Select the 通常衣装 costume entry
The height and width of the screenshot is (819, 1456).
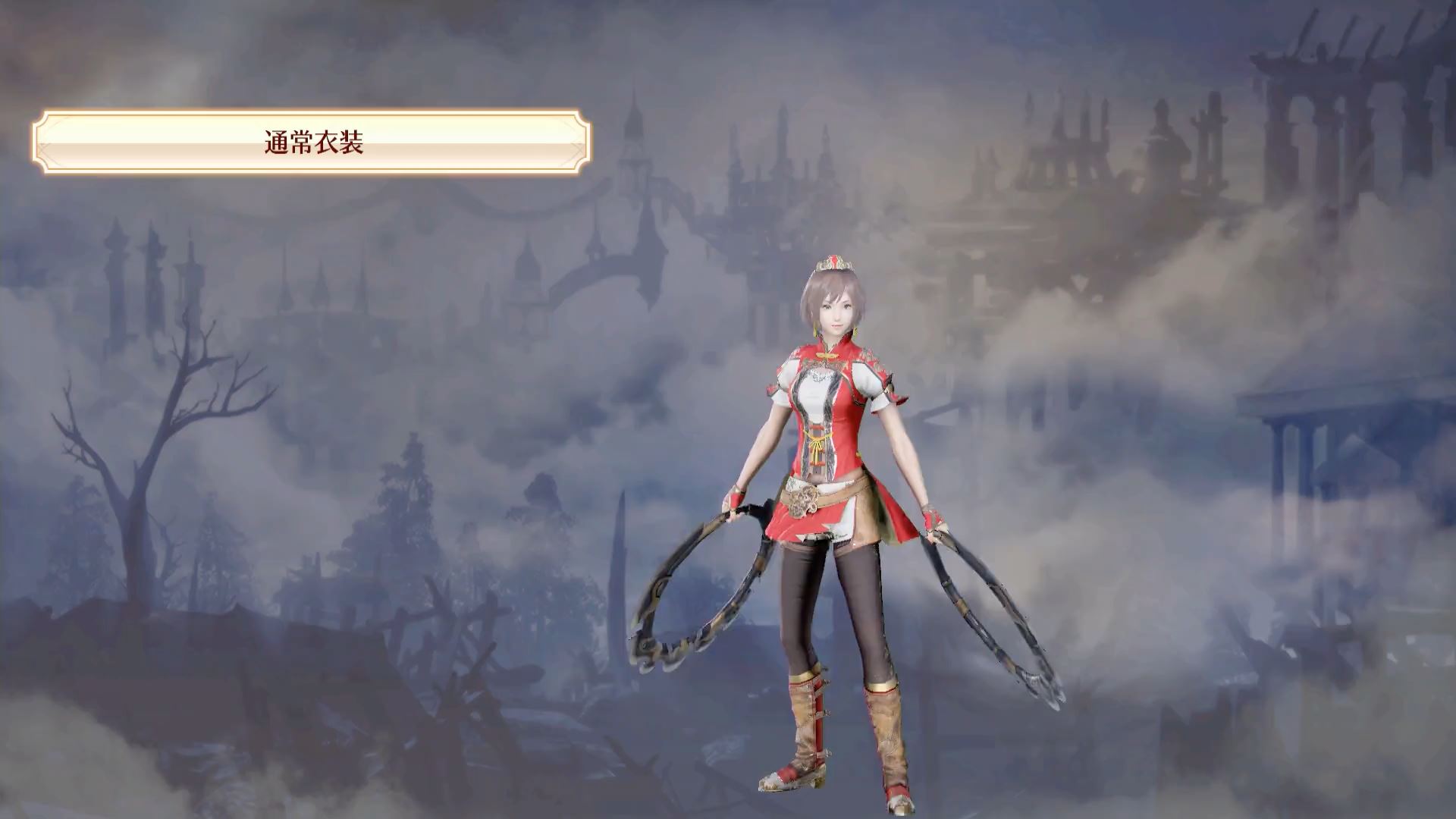click(x=312, y=143)
